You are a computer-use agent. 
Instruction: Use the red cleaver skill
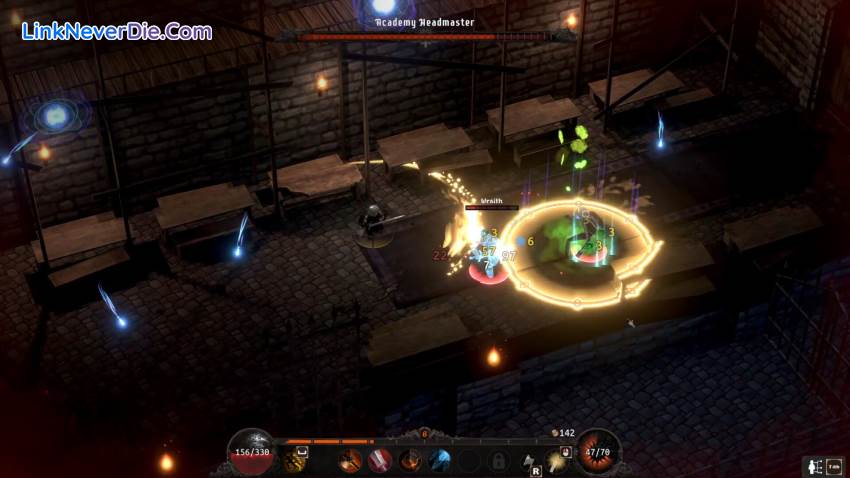380,461
